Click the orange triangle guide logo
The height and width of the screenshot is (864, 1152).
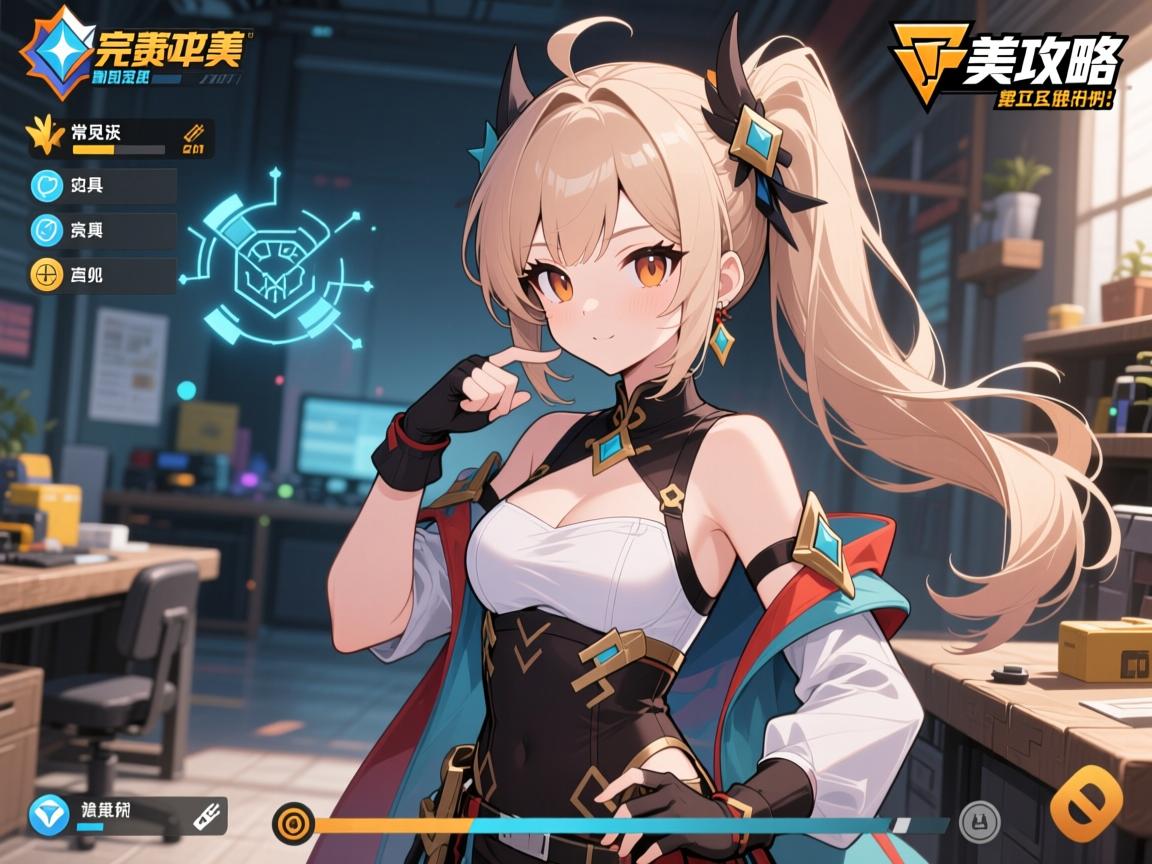point(928,60)
